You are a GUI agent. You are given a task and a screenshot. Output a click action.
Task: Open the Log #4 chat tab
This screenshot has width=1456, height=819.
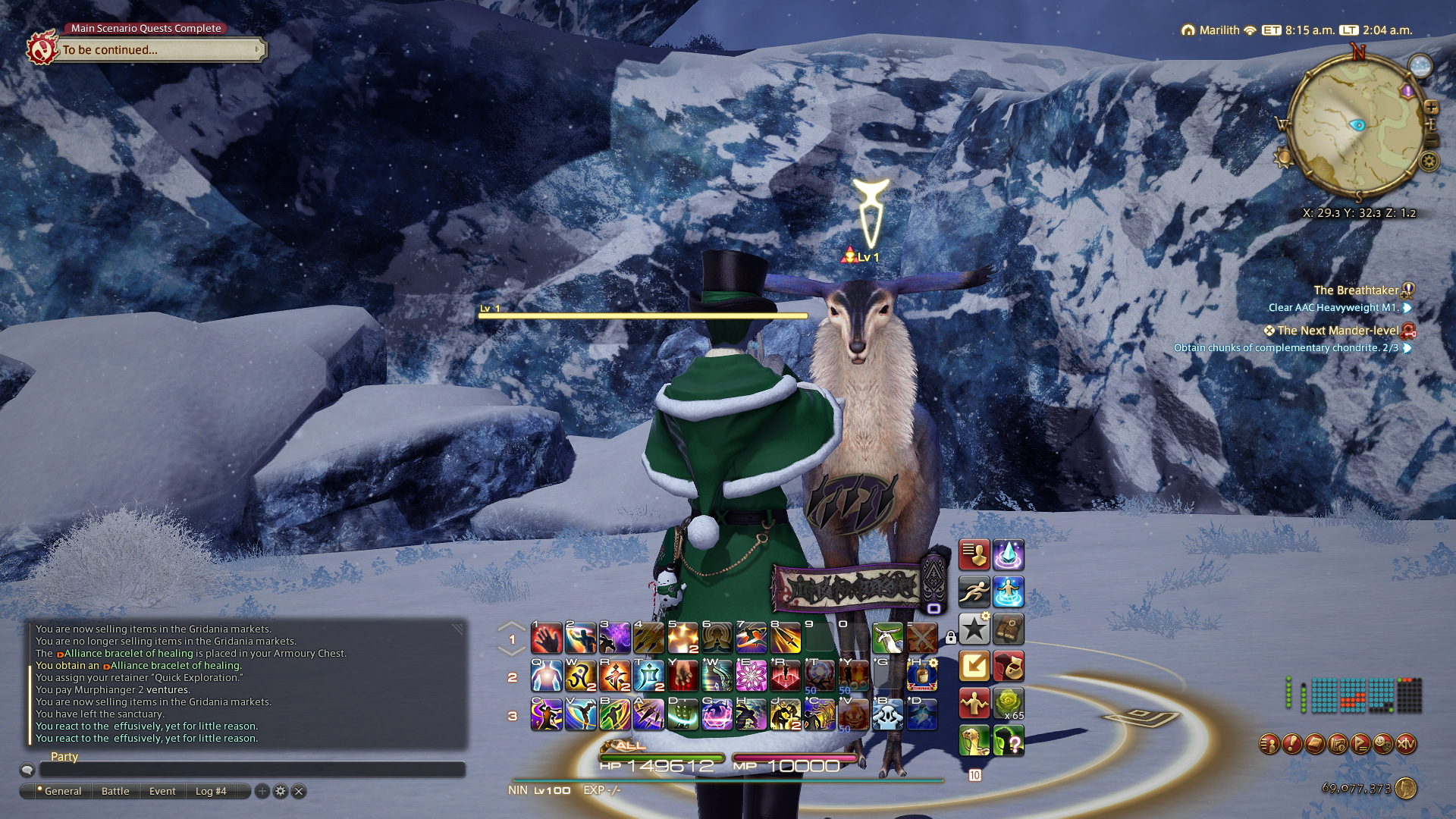pos(211,791)
